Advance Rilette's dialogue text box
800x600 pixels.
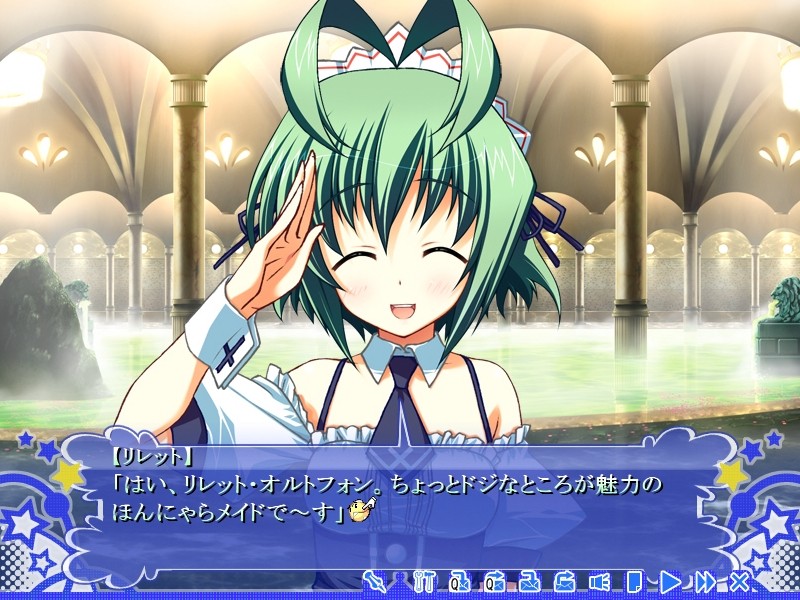(x=400, y=500)
